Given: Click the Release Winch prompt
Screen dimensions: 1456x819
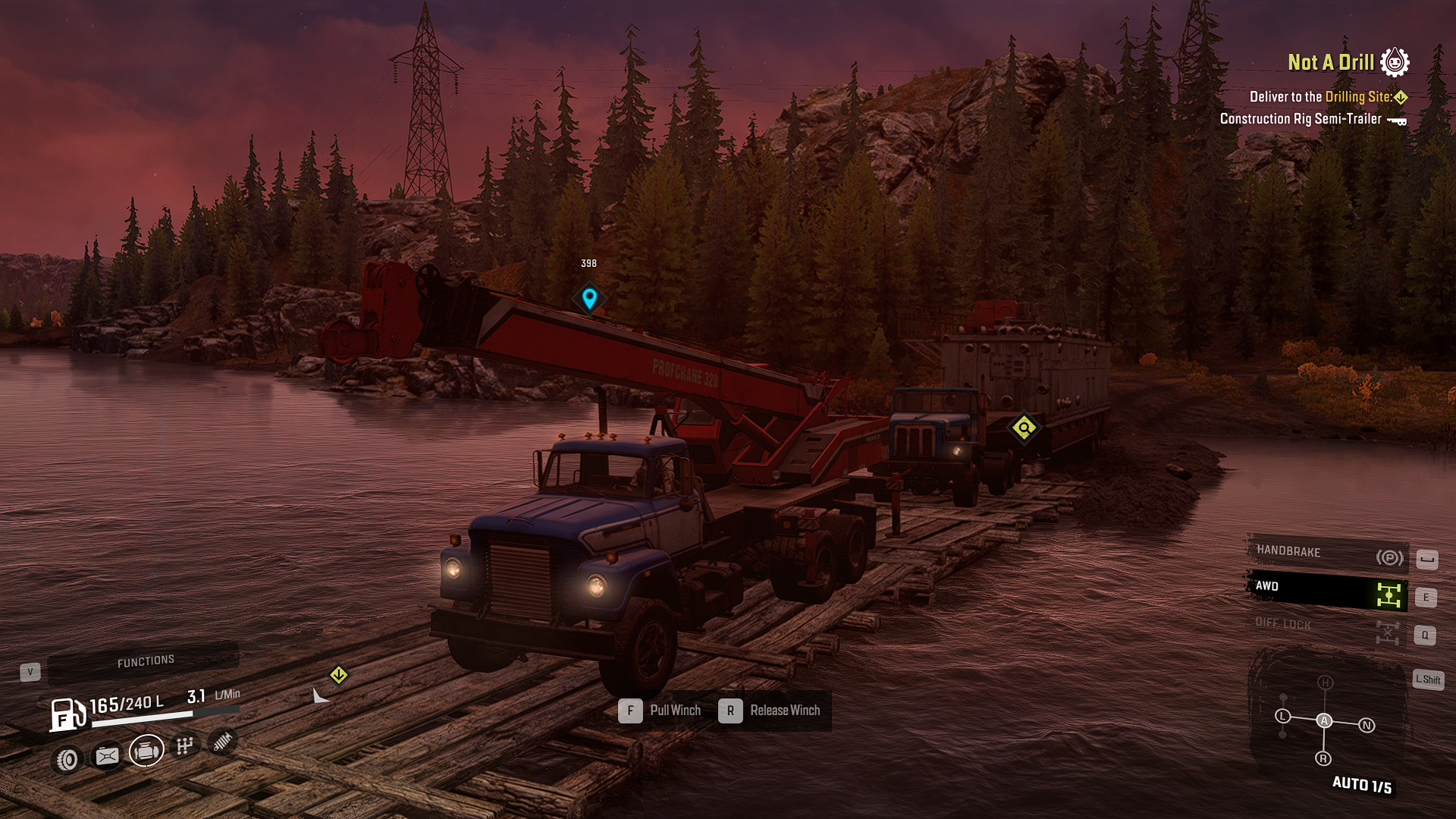Looking at the screenshot, I should 770,711.
